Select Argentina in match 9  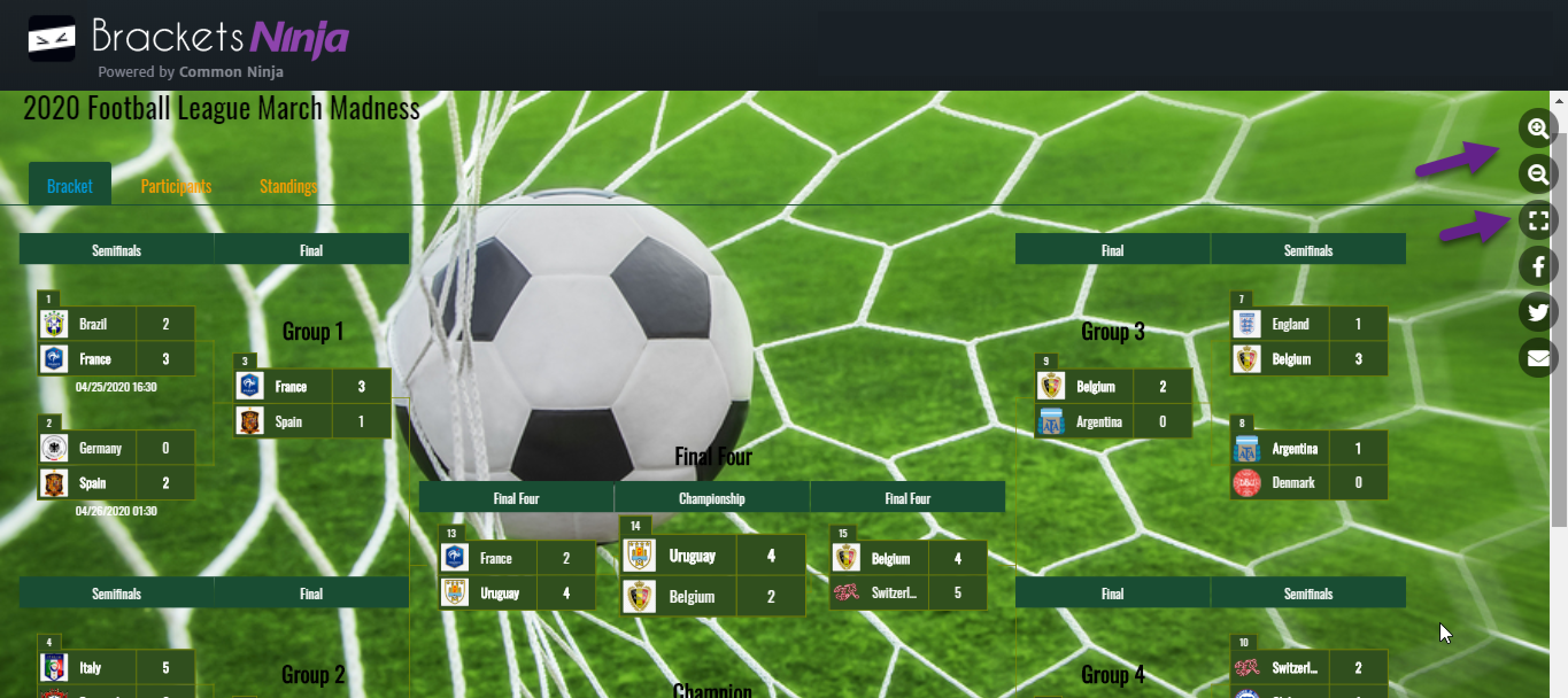[x=1098, y=422]
